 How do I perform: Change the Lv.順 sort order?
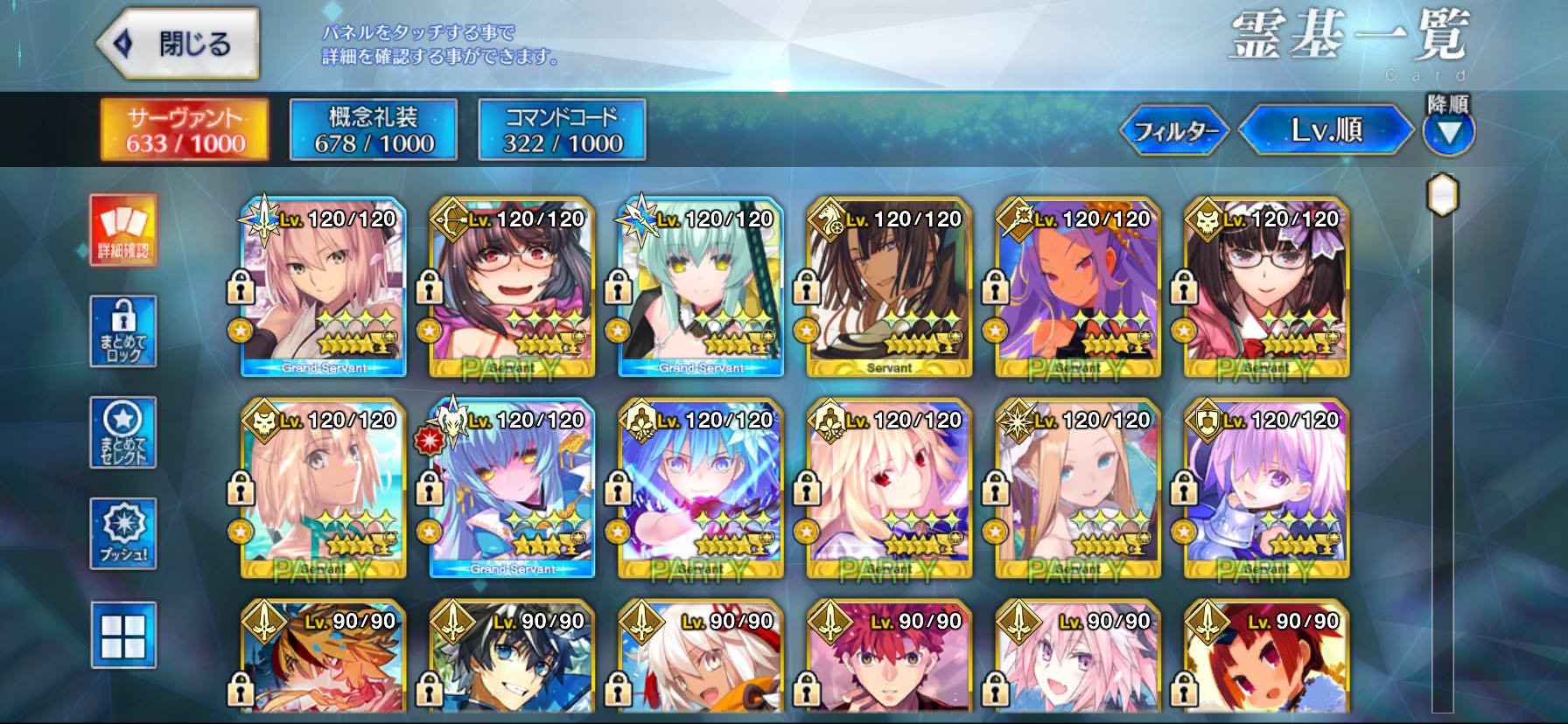[1326, 130]
